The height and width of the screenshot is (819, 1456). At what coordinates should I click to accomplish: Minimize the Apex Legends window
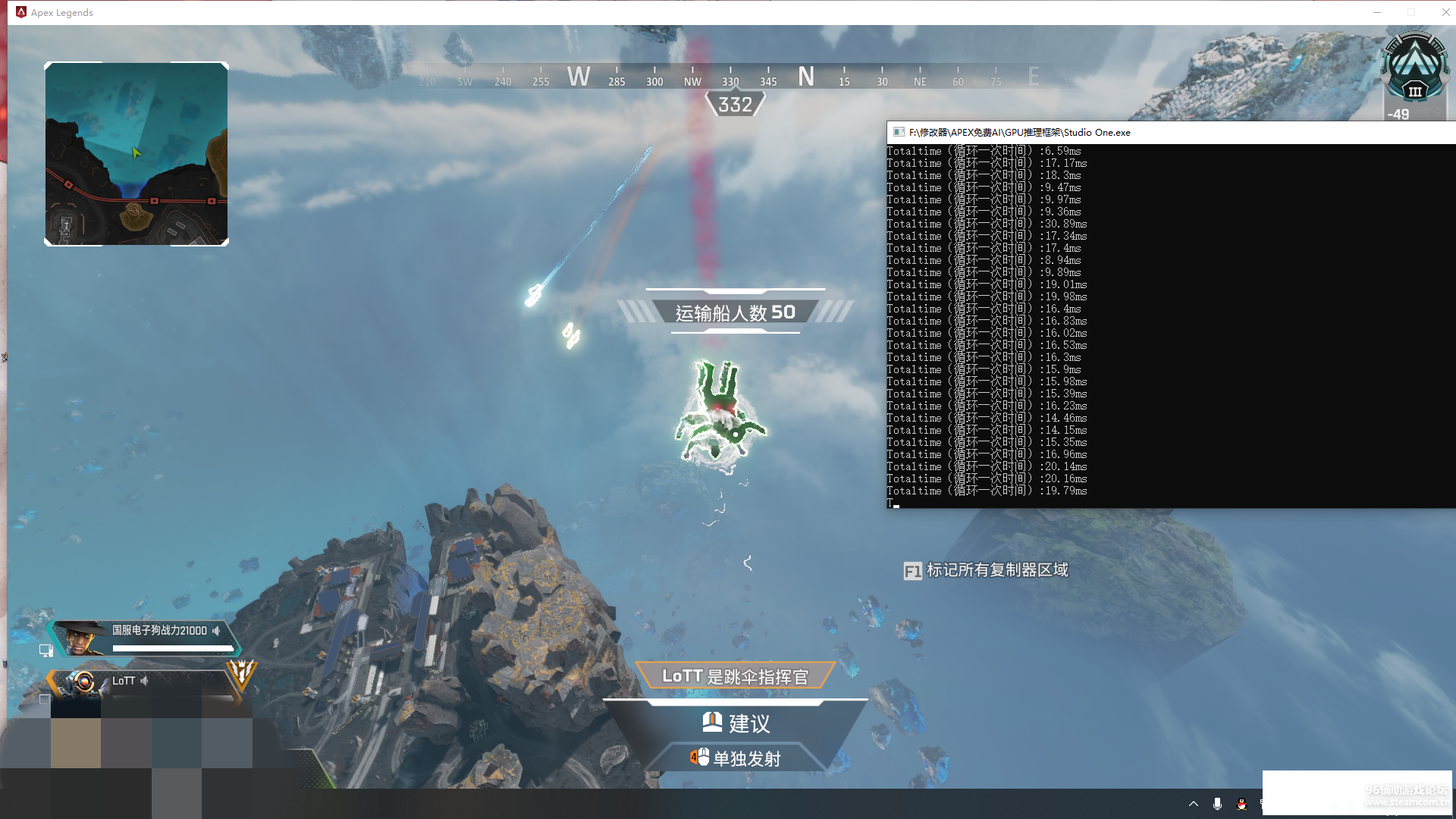point(1377,12)
